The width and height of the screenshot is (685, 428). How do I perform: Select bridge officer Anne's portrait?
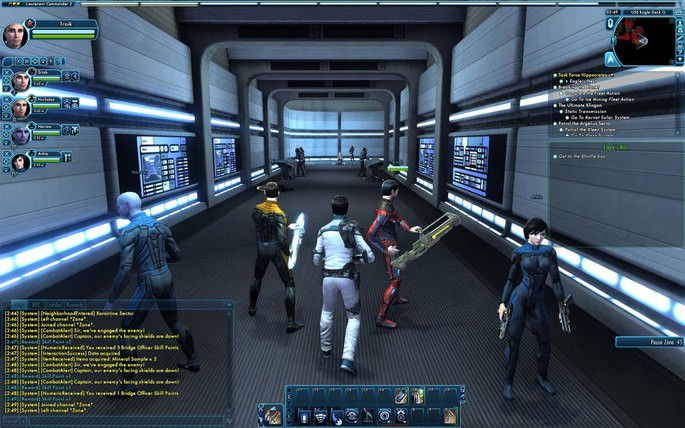click(20, 160)
